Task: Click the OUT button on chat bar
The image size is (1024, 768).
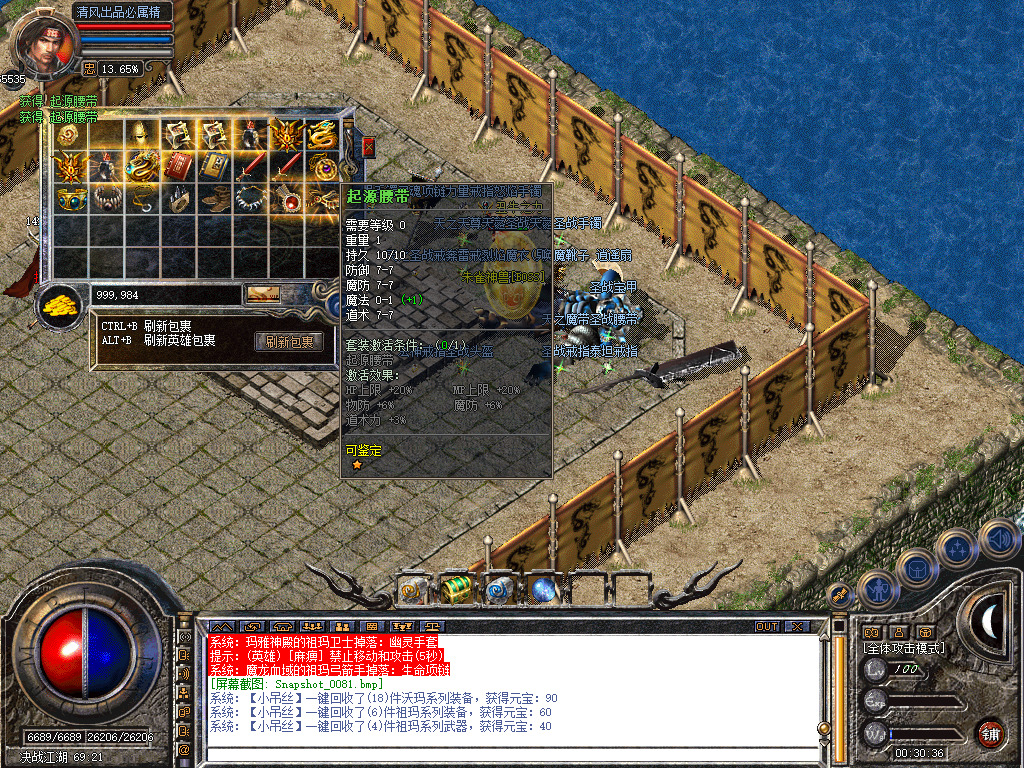Action: (x=766, y=626)
